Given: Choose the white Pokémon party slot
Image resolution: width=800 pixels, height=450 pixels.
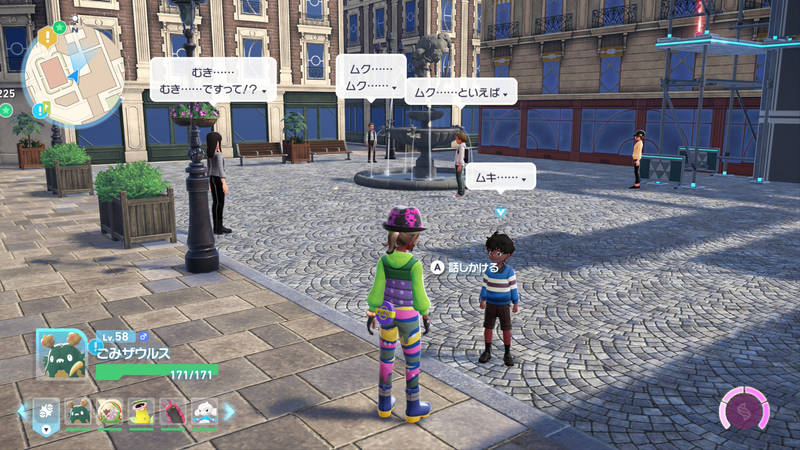Looking at the screenshot, I should 204,411.
